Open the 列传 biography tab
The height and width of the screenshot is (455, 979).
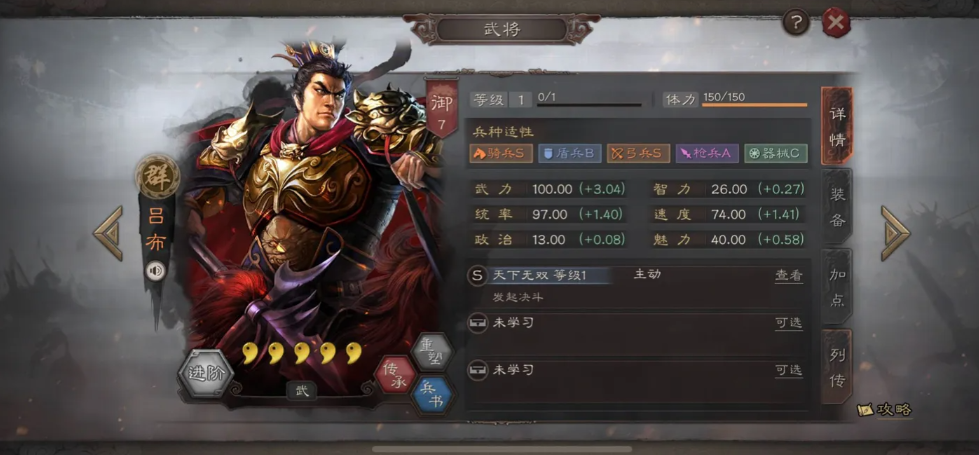tap(837, 367)
